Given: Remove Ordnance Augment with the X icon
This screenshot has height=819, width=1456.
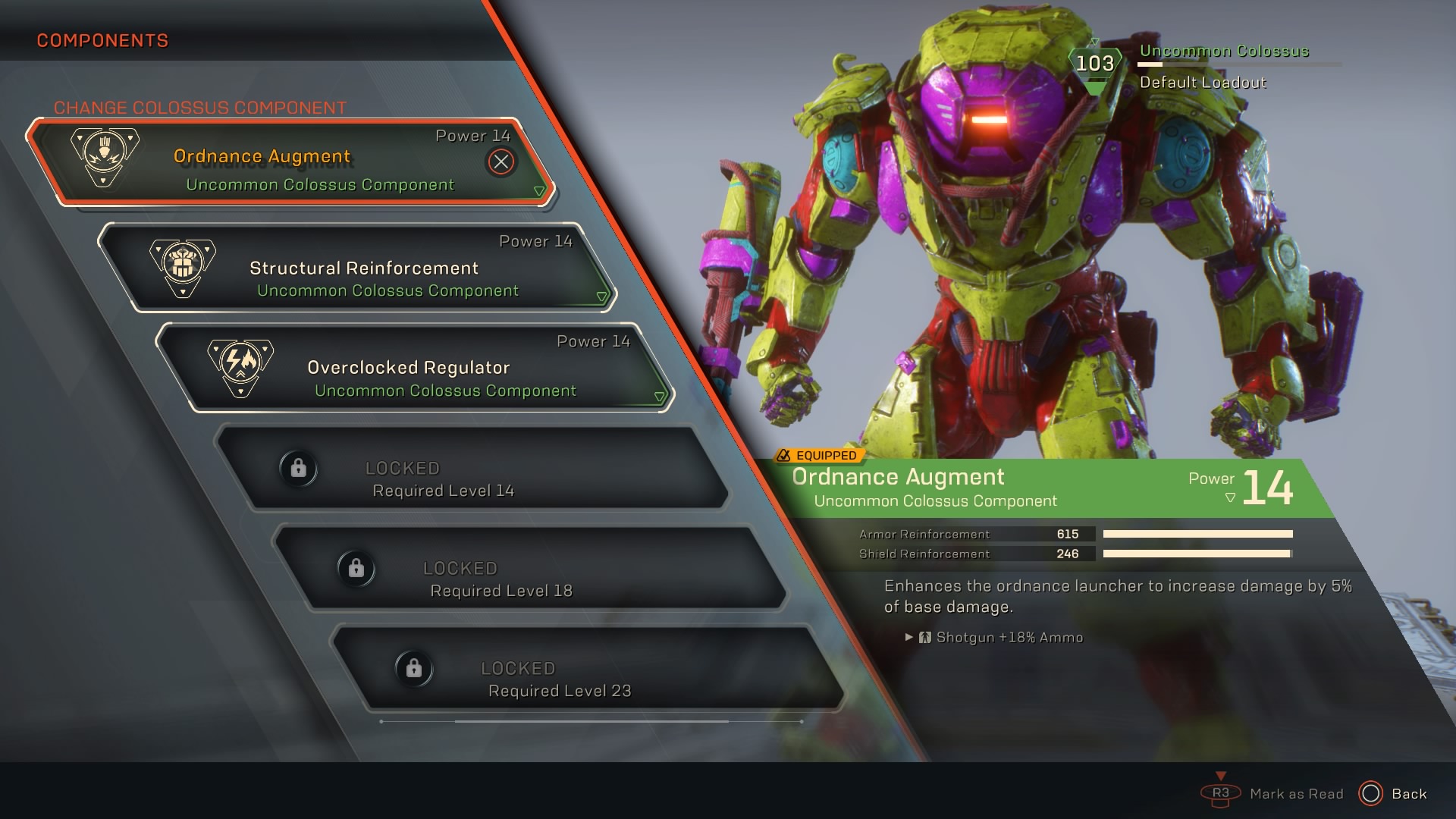Looking at the screenshot, I should [x=500, y=162].
